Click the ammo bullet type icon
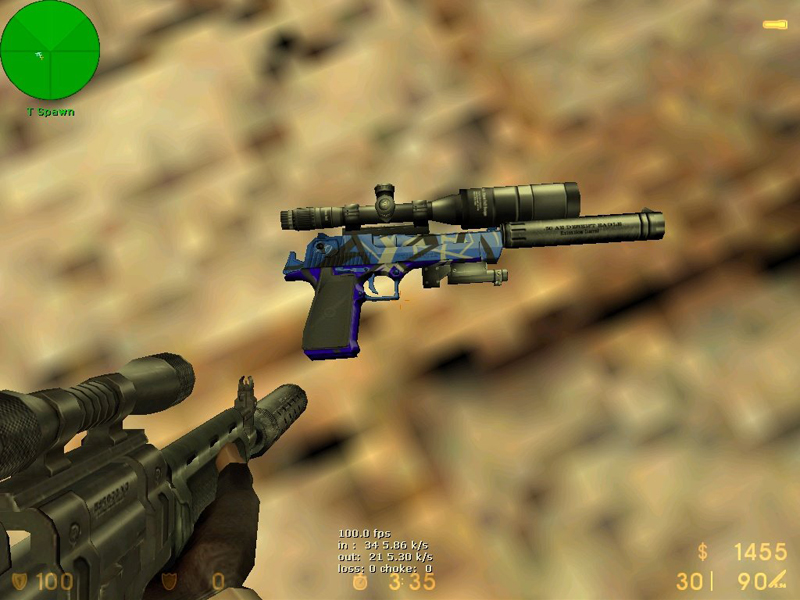Image resolution: width=800 pixels, height=600 pixels. tap(778, 579)
